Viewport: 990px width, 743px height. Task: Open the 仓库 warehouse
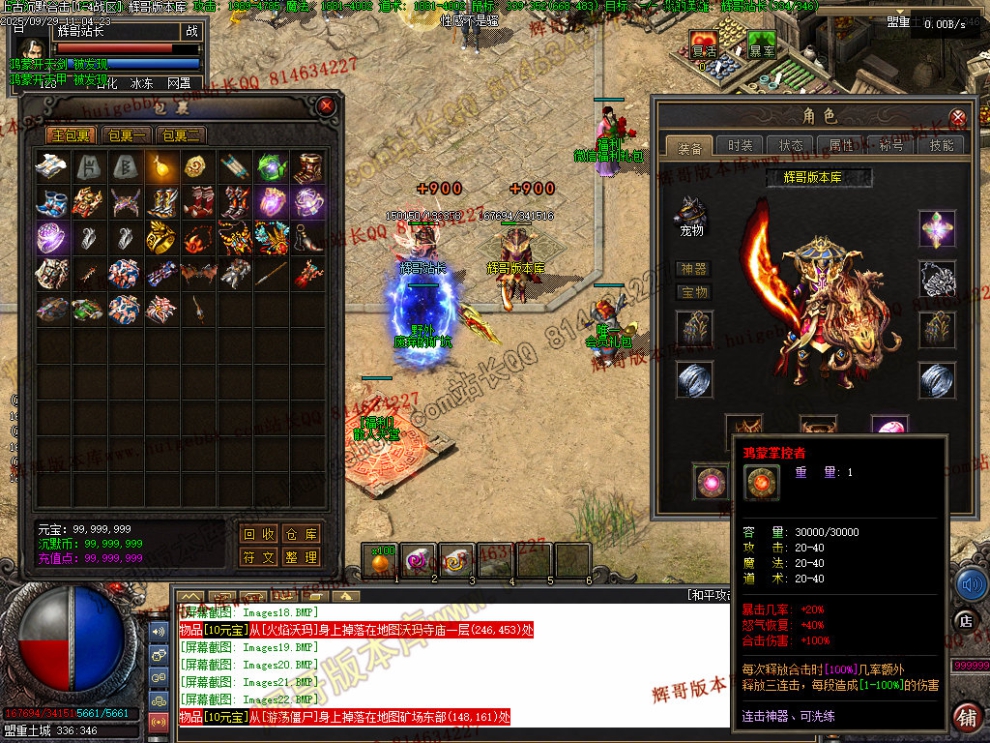[300, 534]
